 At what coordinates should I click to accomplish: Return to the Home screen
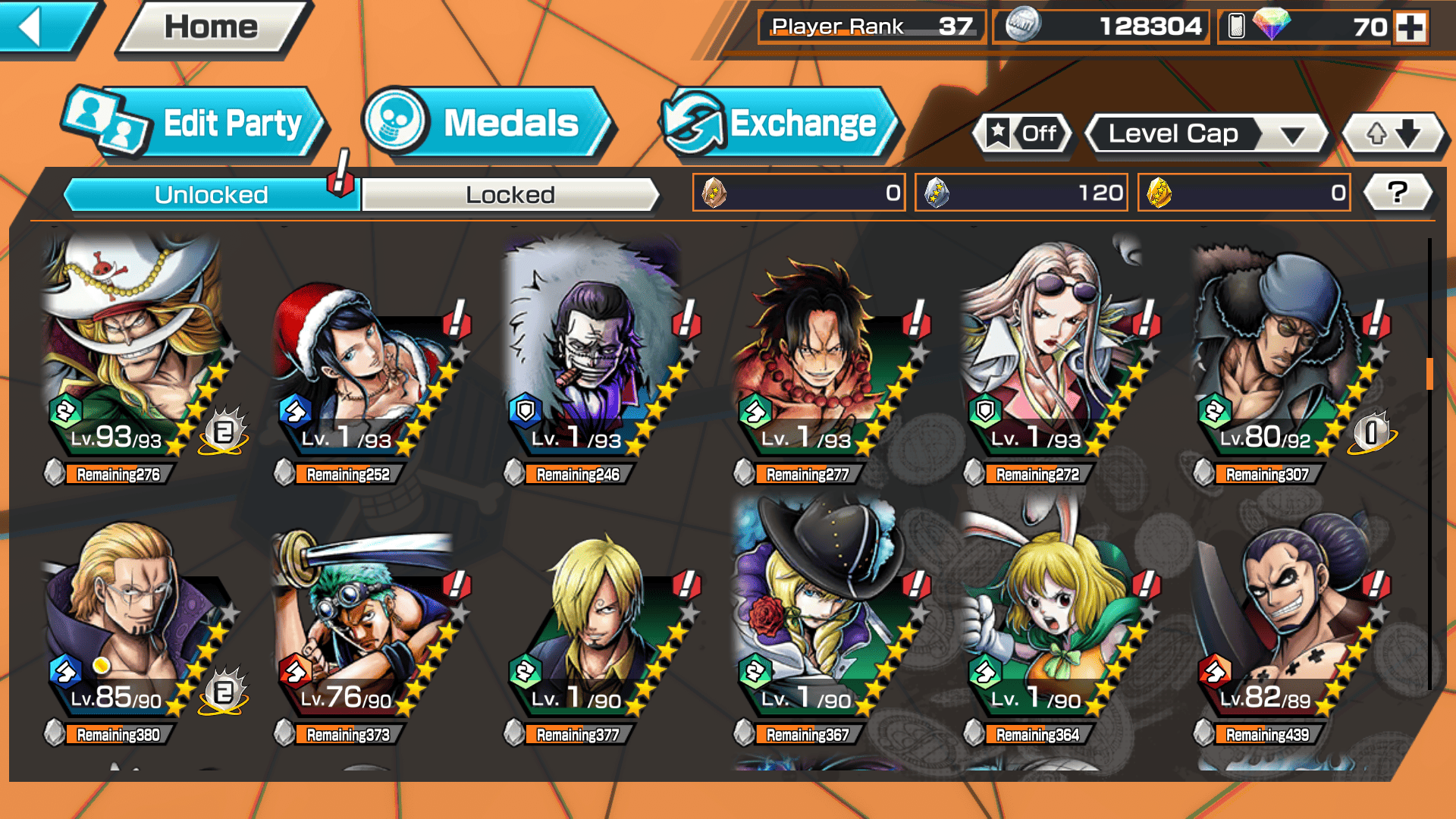point(212,27)
